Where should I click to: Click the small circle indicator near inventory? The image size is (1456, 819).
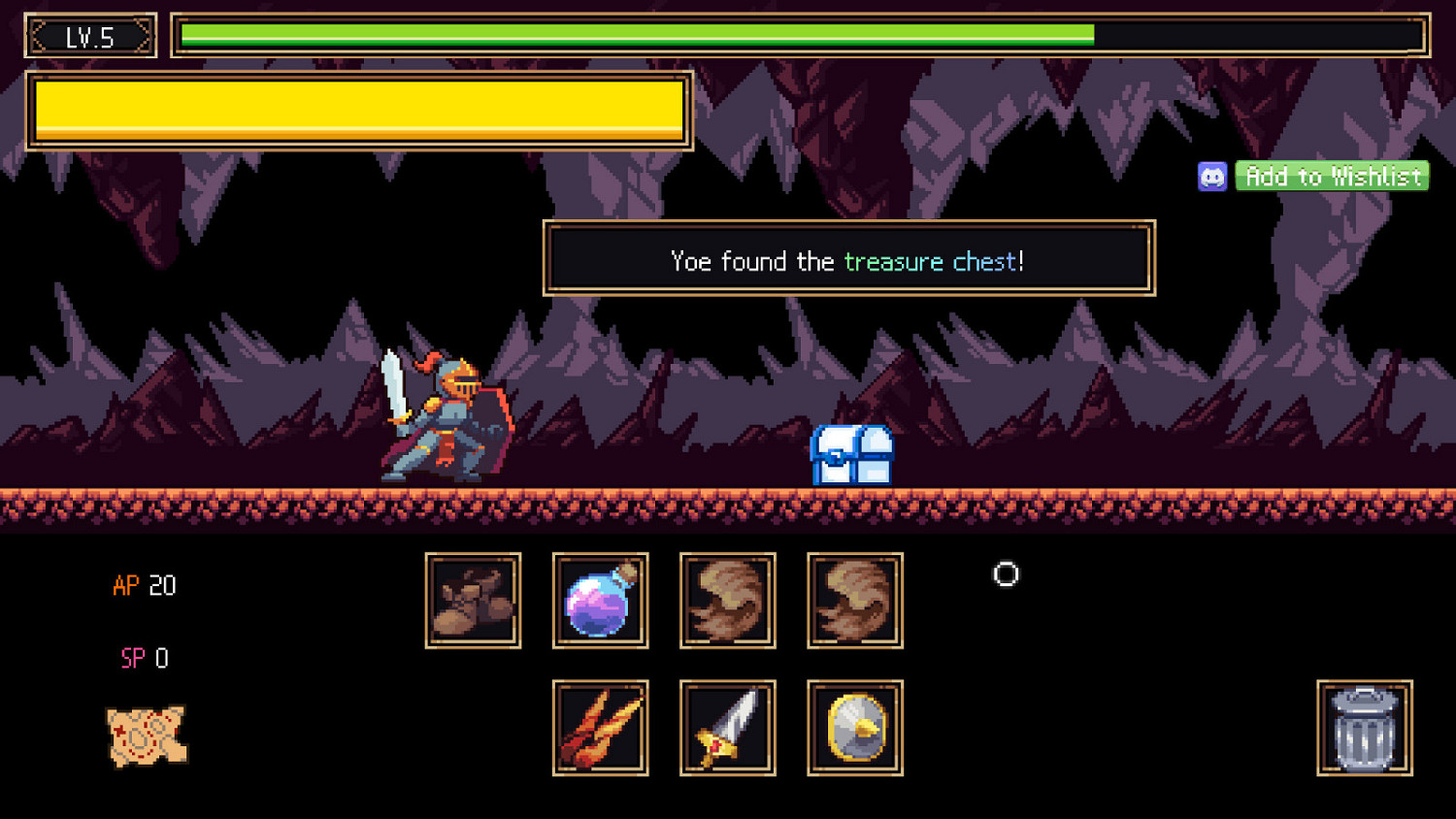point(1005,574)
